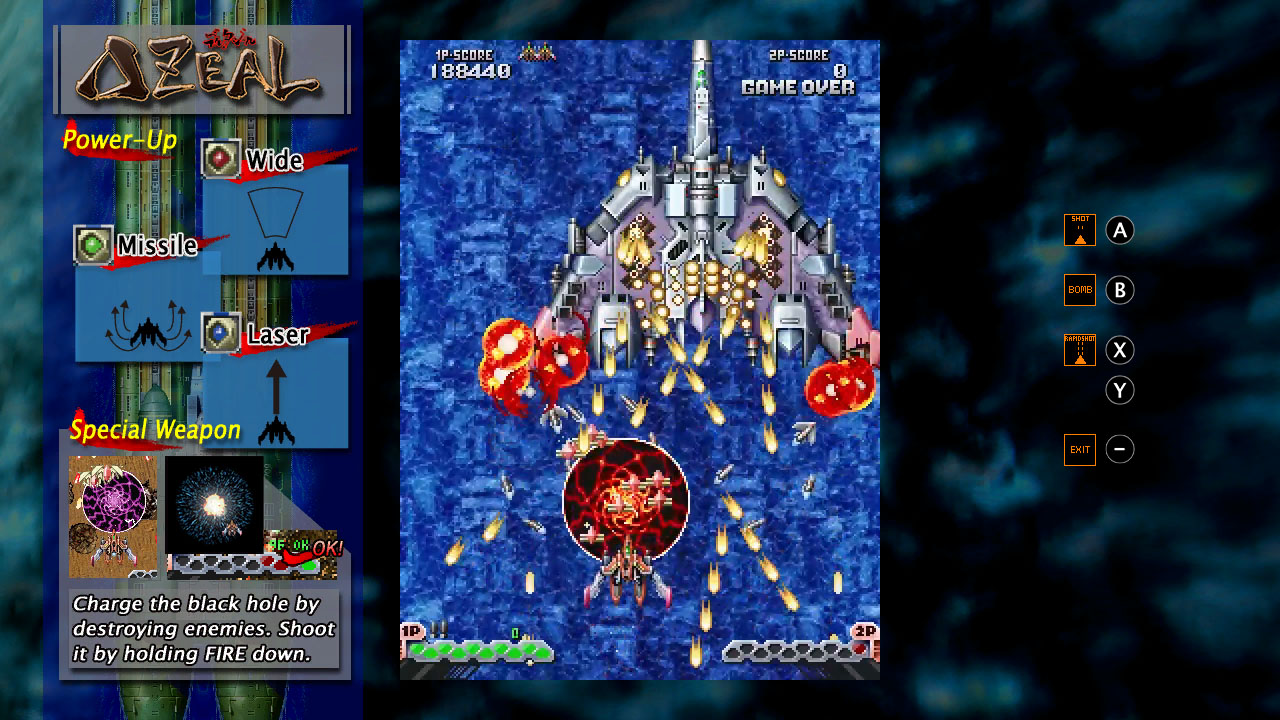Click the ΔZEAL game logo
The image size is (1280, 720).
click(x=200, y=69)
